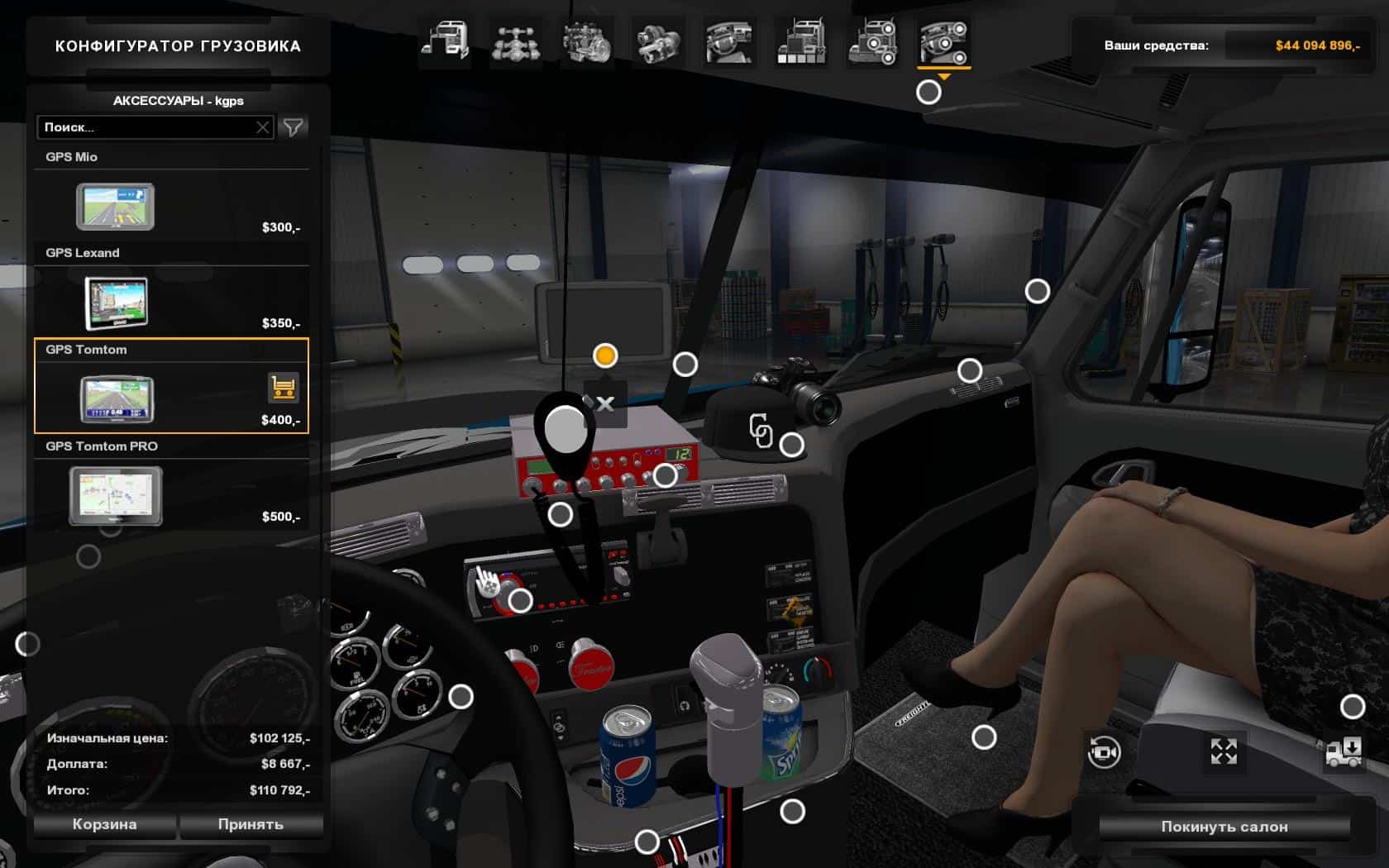
Task: Add GPS Tomtom to cart via cart icon
Action: (283, 387)
